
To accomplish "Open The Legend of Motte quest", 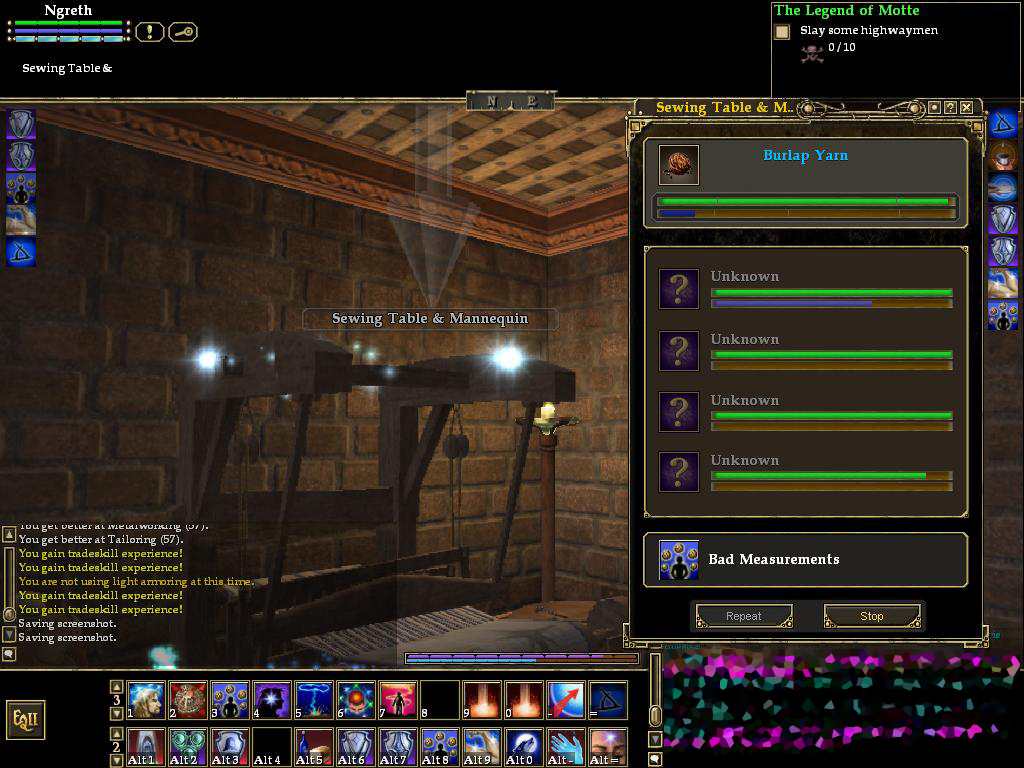I will click(x=846, y=10).
